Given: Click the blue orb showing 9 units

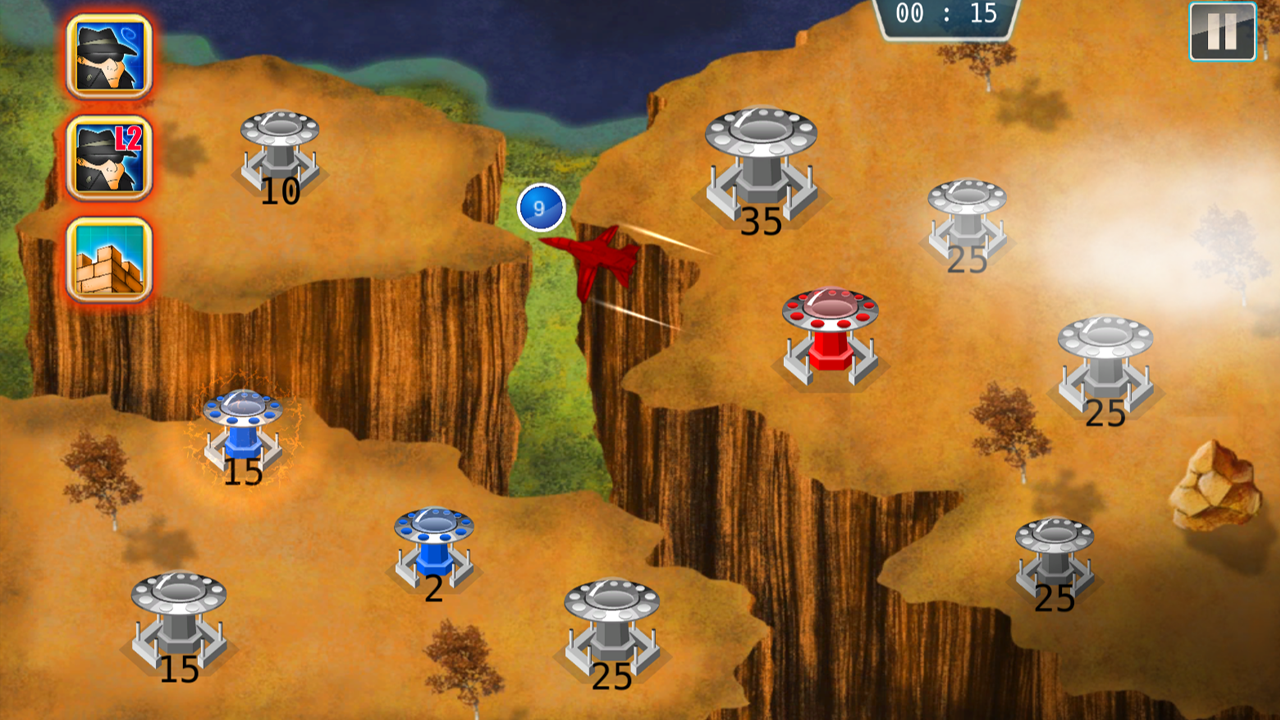Looking at the screenshot, I should click(x=540, y=207).
